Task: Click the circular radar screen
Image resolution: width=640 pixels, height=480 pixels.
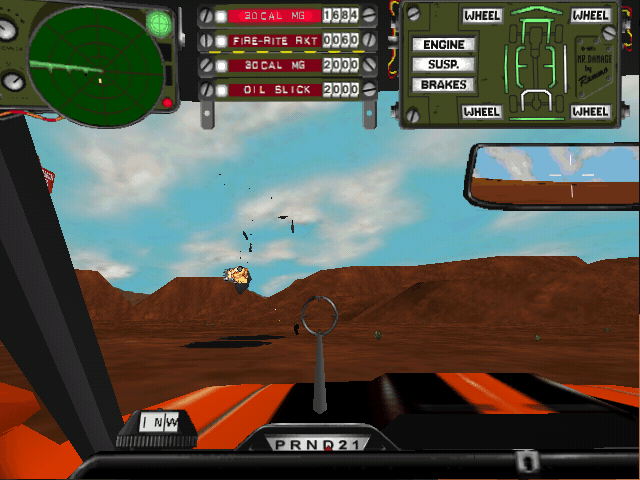Action: point(95,65)
